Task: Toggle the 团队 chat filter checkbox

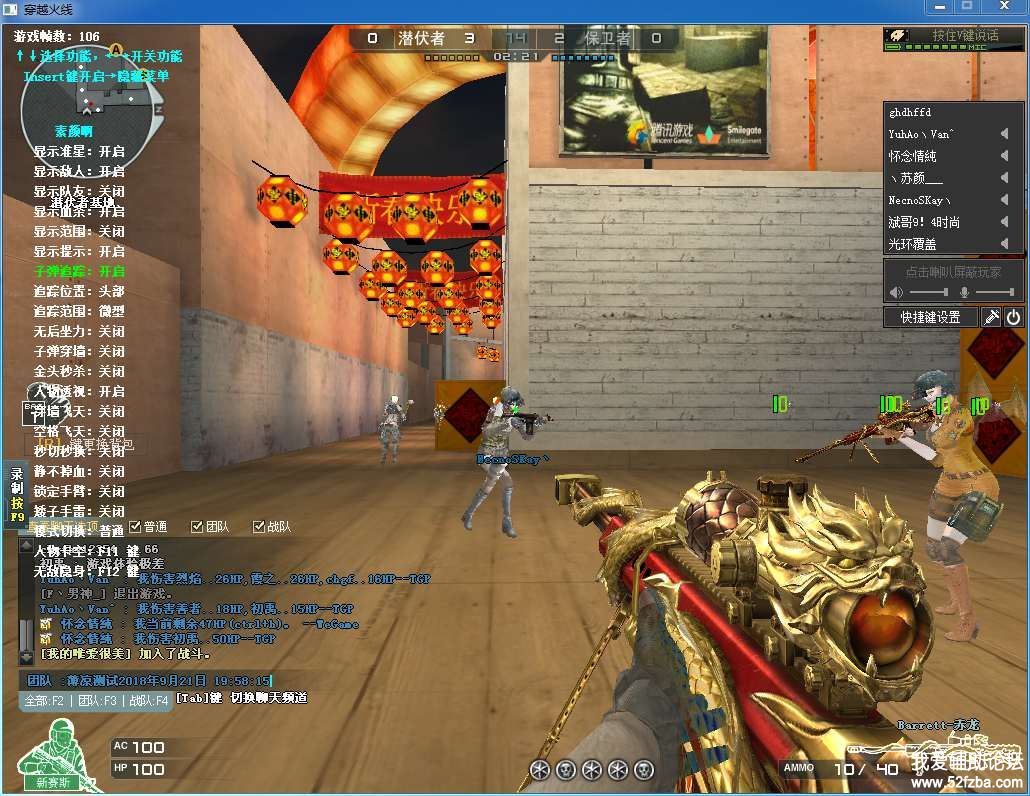Action: (197, 526)
